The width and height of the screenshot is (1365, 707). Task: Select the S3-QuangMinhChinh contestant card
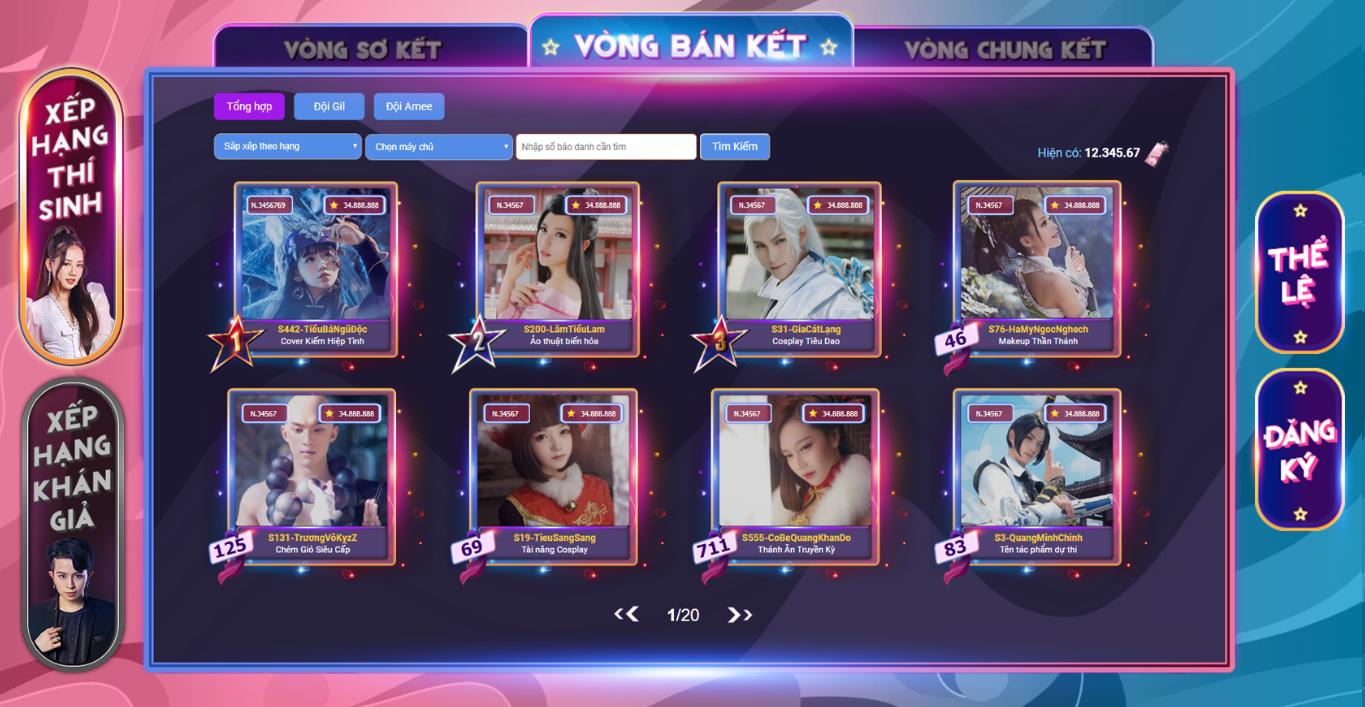coord(1037,475)
